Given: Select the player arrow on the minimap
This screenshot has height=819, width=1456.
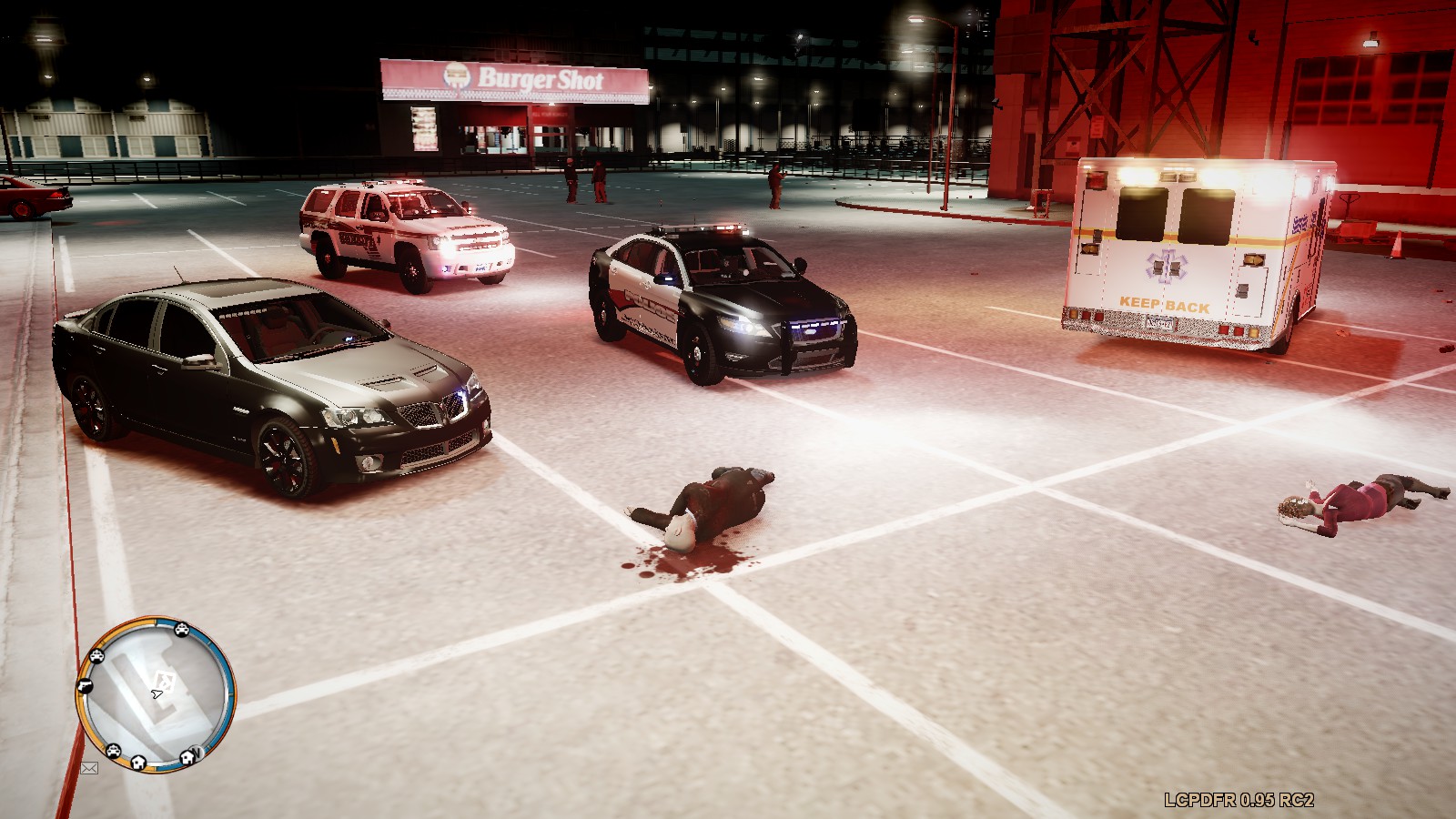Looking at the screenshot, I should (x=157, y=694).
